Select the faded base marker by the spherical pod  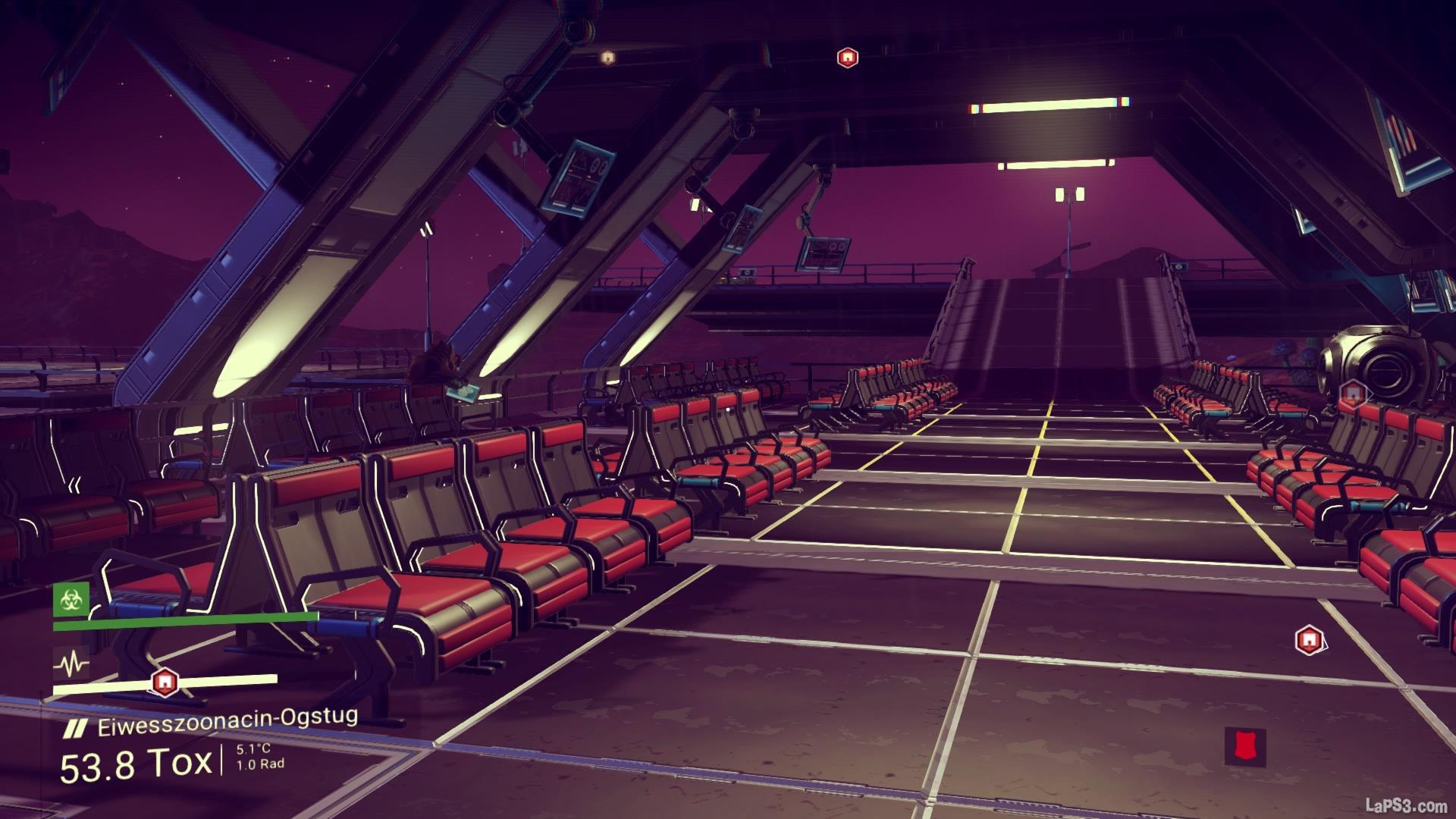click(1351, 393)
